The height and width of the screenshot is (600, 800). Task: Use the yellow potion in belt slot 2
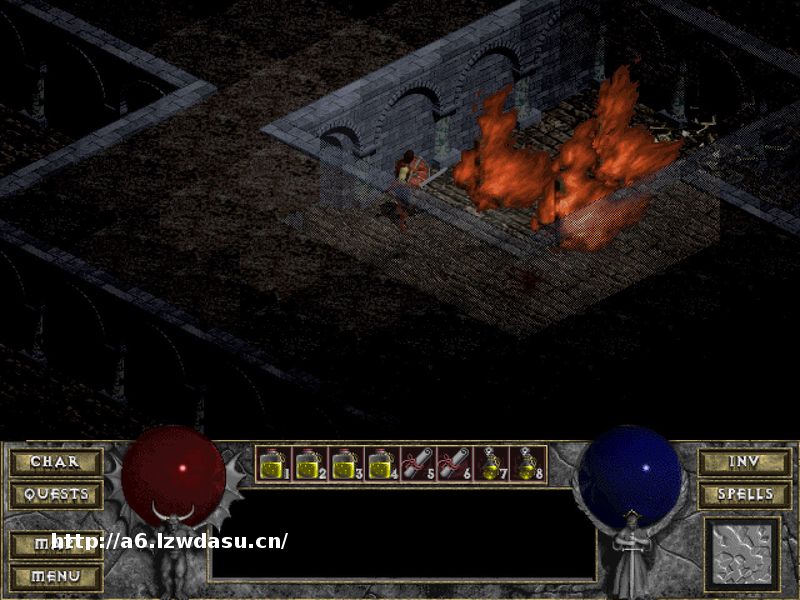pos(308,464)
